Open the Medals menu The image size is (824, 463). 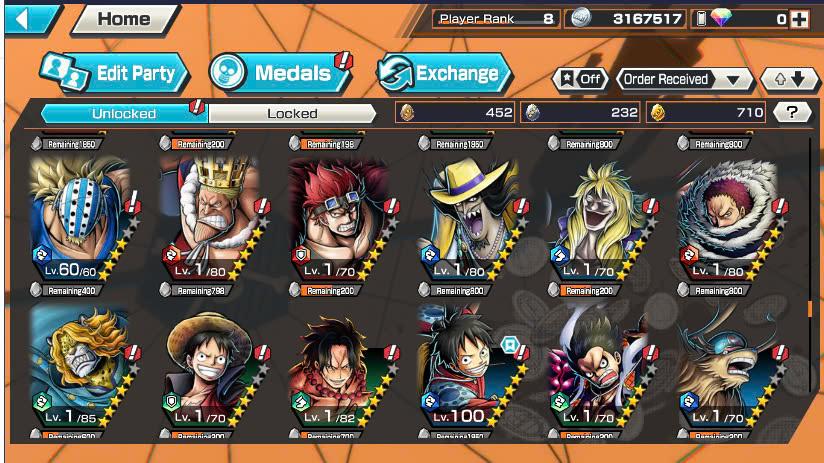coord(278,72)
